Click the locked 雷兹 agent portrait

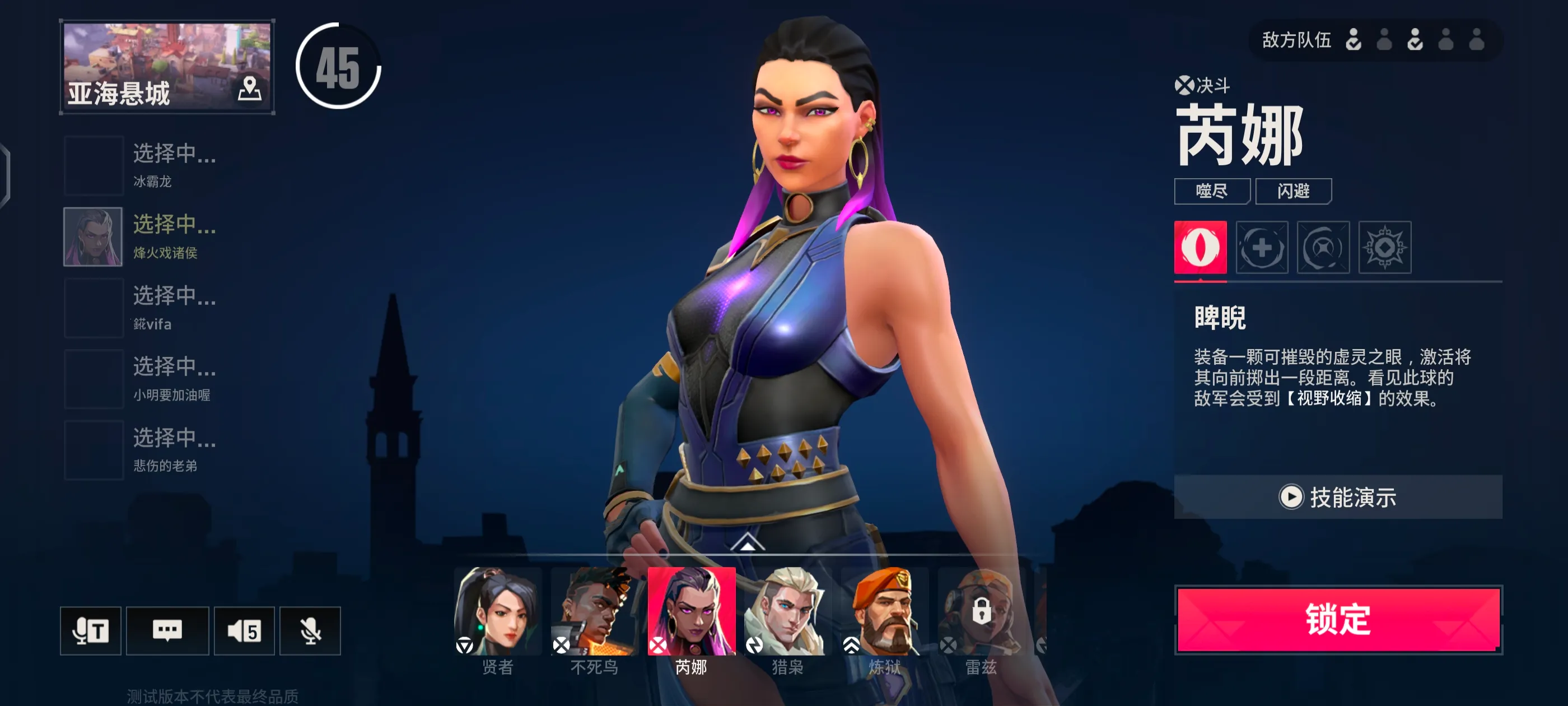tap(981, 611)
